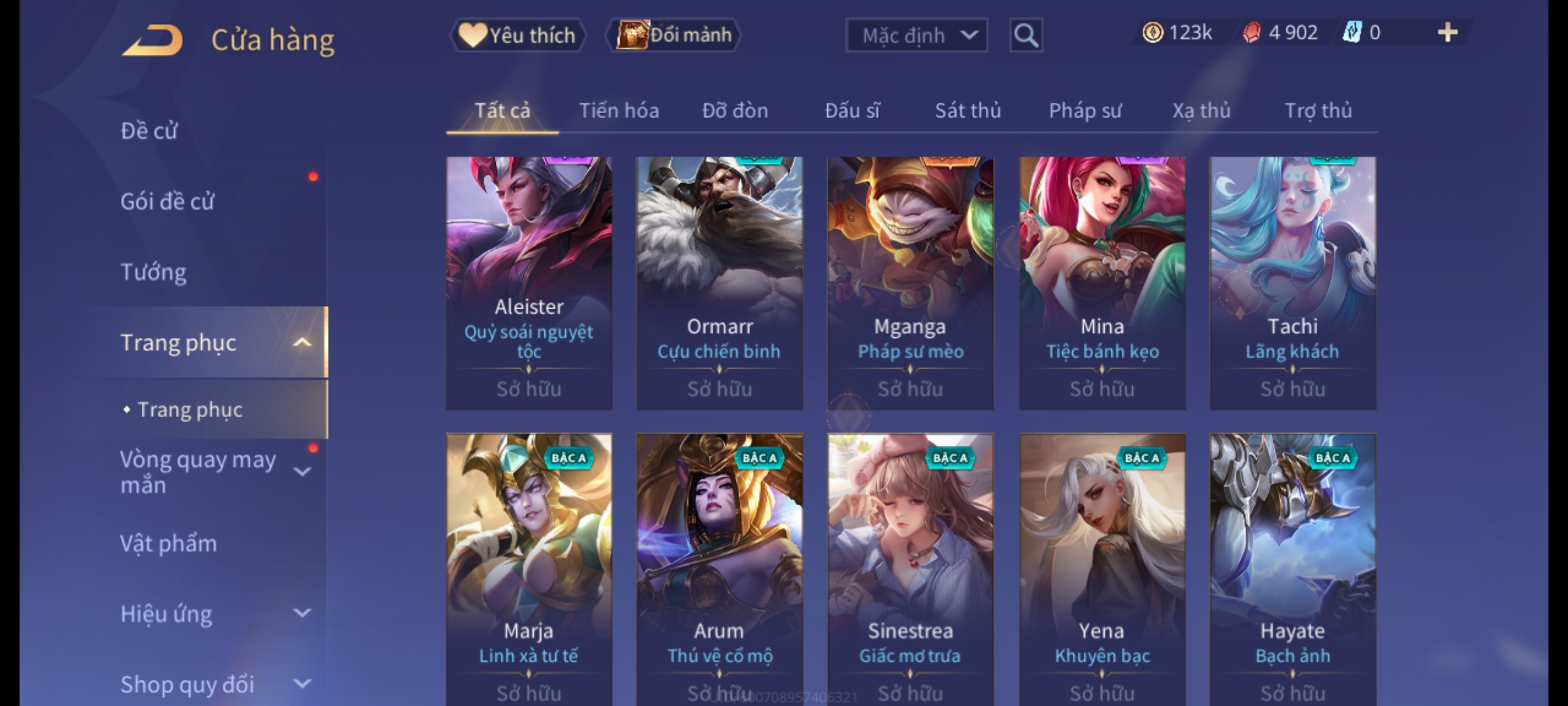Viewport: 1568px width, 706px height.
Task: Open the Yêu thích favorites list
Action: [x=517, y=35]
